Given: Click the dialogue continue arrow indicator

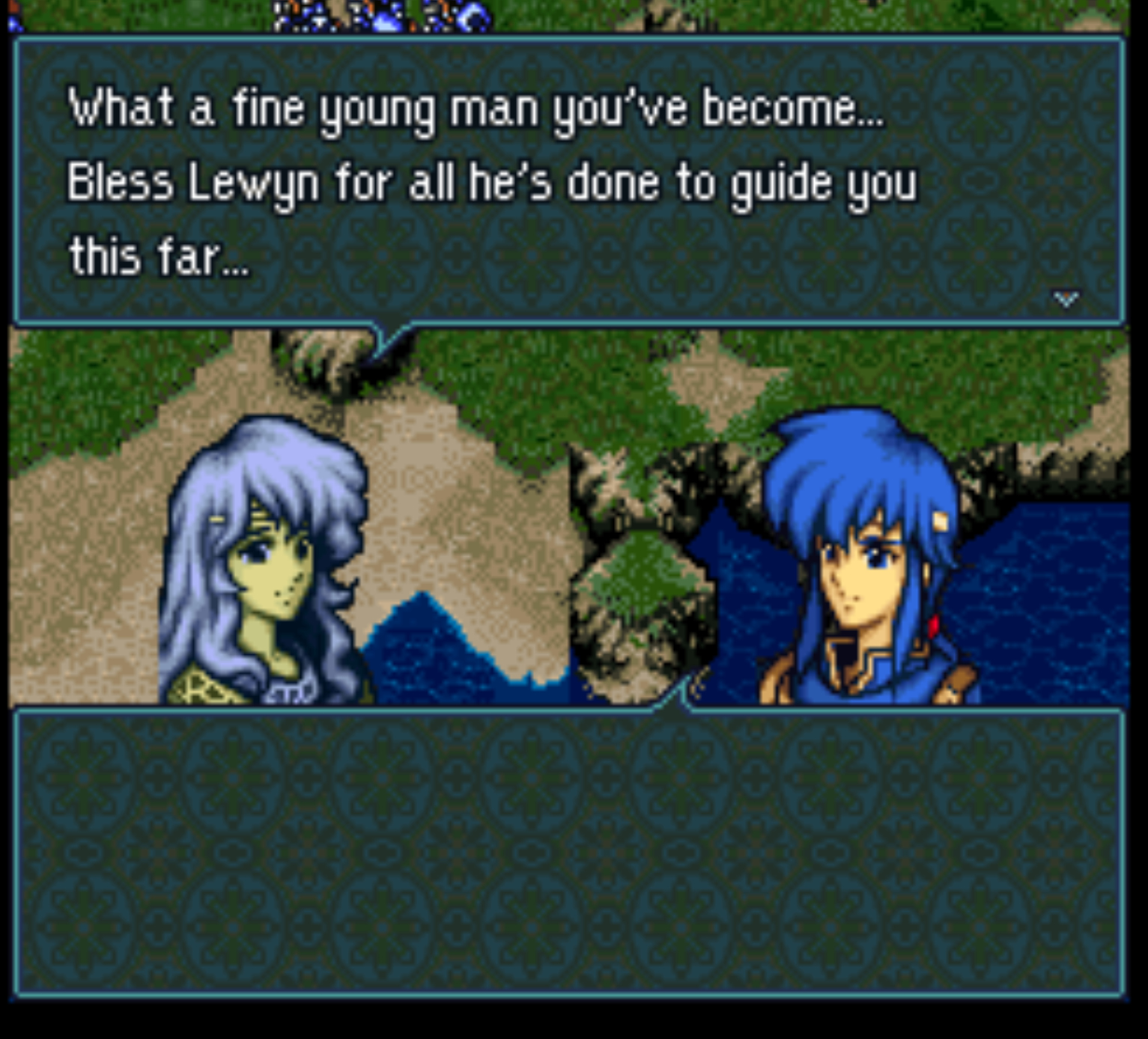Looking at the screenshot, I should pos(1066,299).
